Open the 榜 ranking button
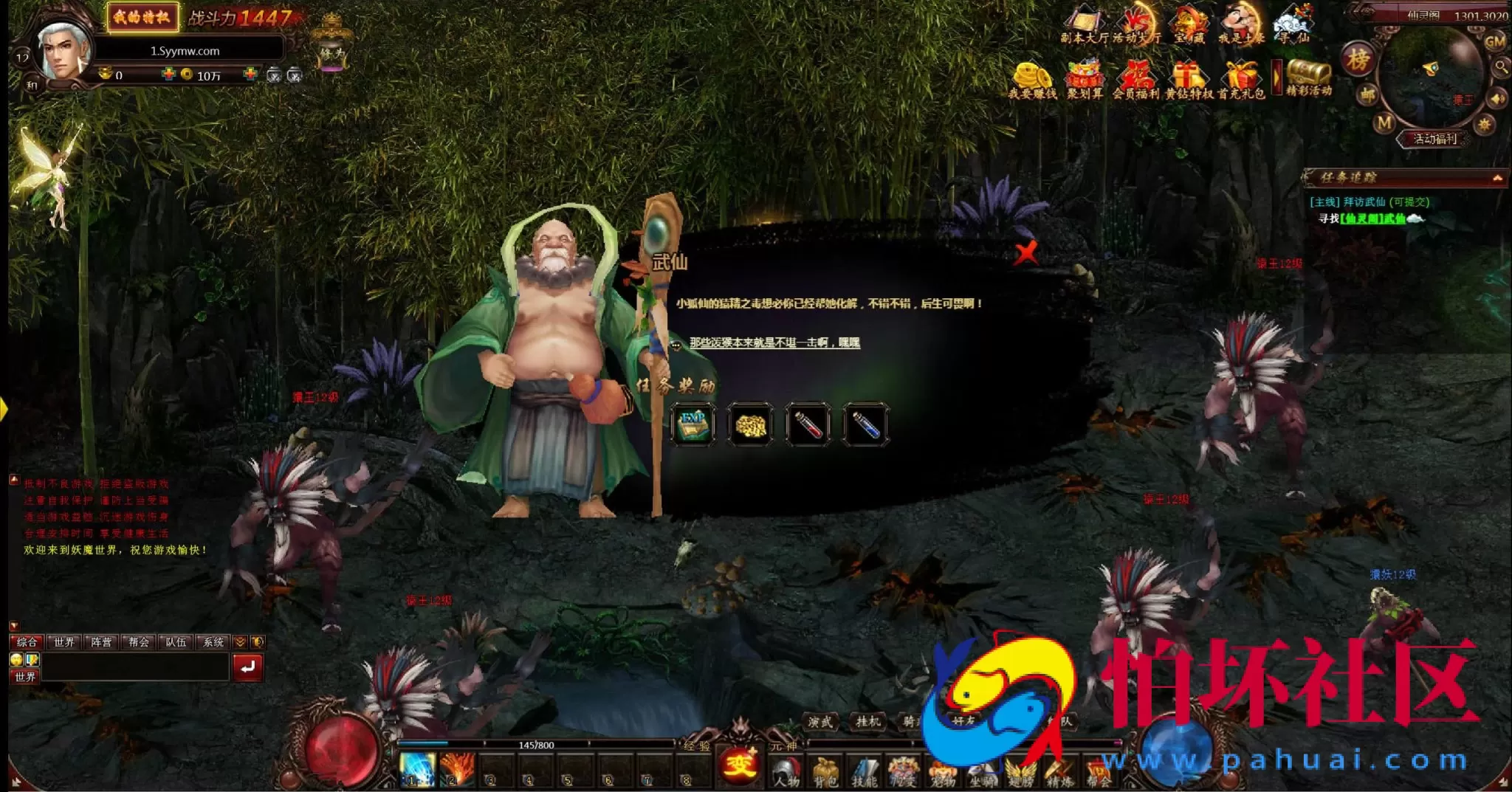The height and width of the screenshot is (792, 1512). pos(1358,60)
